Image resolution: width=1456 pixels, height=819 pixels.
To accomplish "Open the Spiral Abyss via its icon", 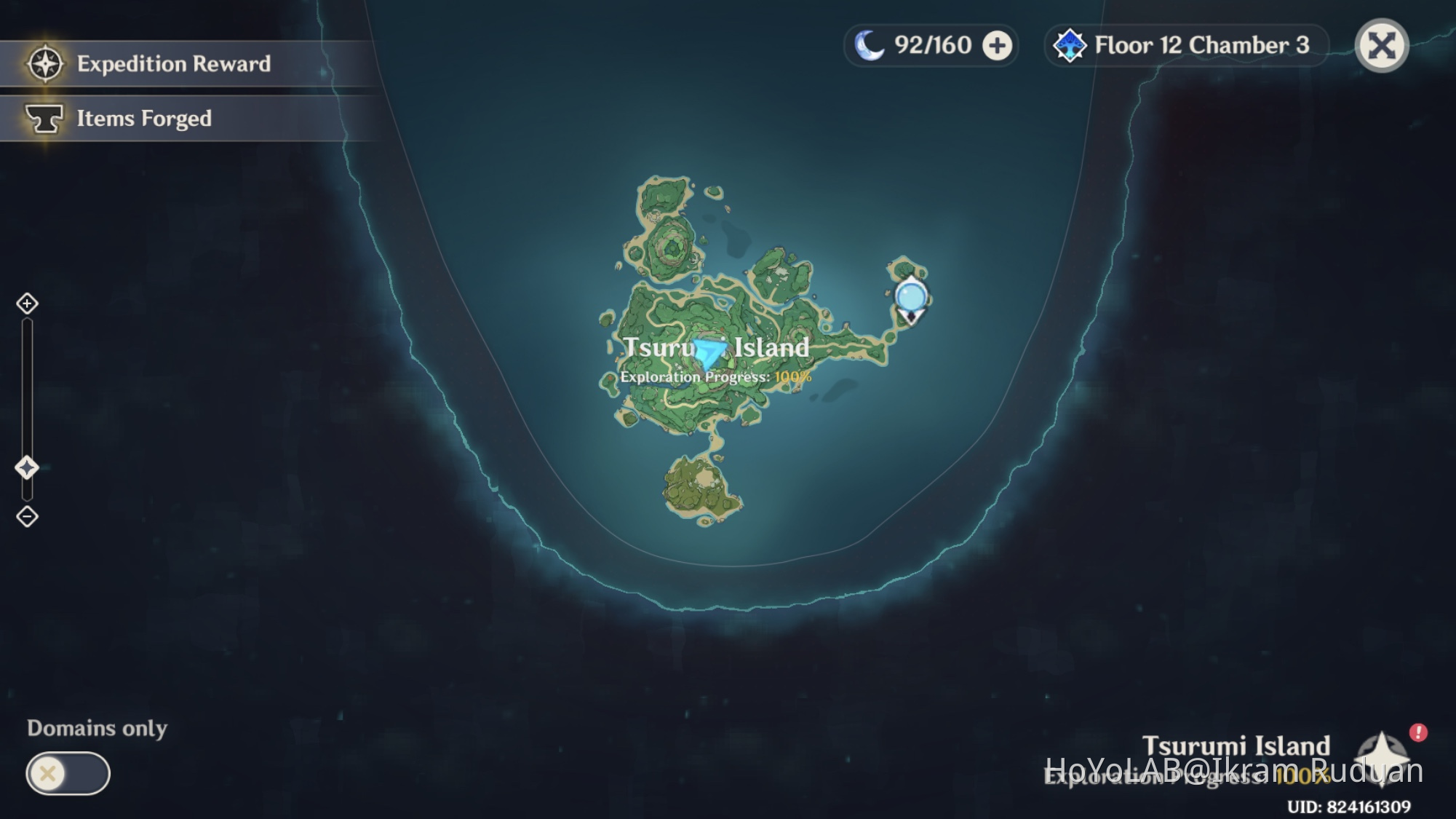I will point(1069,45).
